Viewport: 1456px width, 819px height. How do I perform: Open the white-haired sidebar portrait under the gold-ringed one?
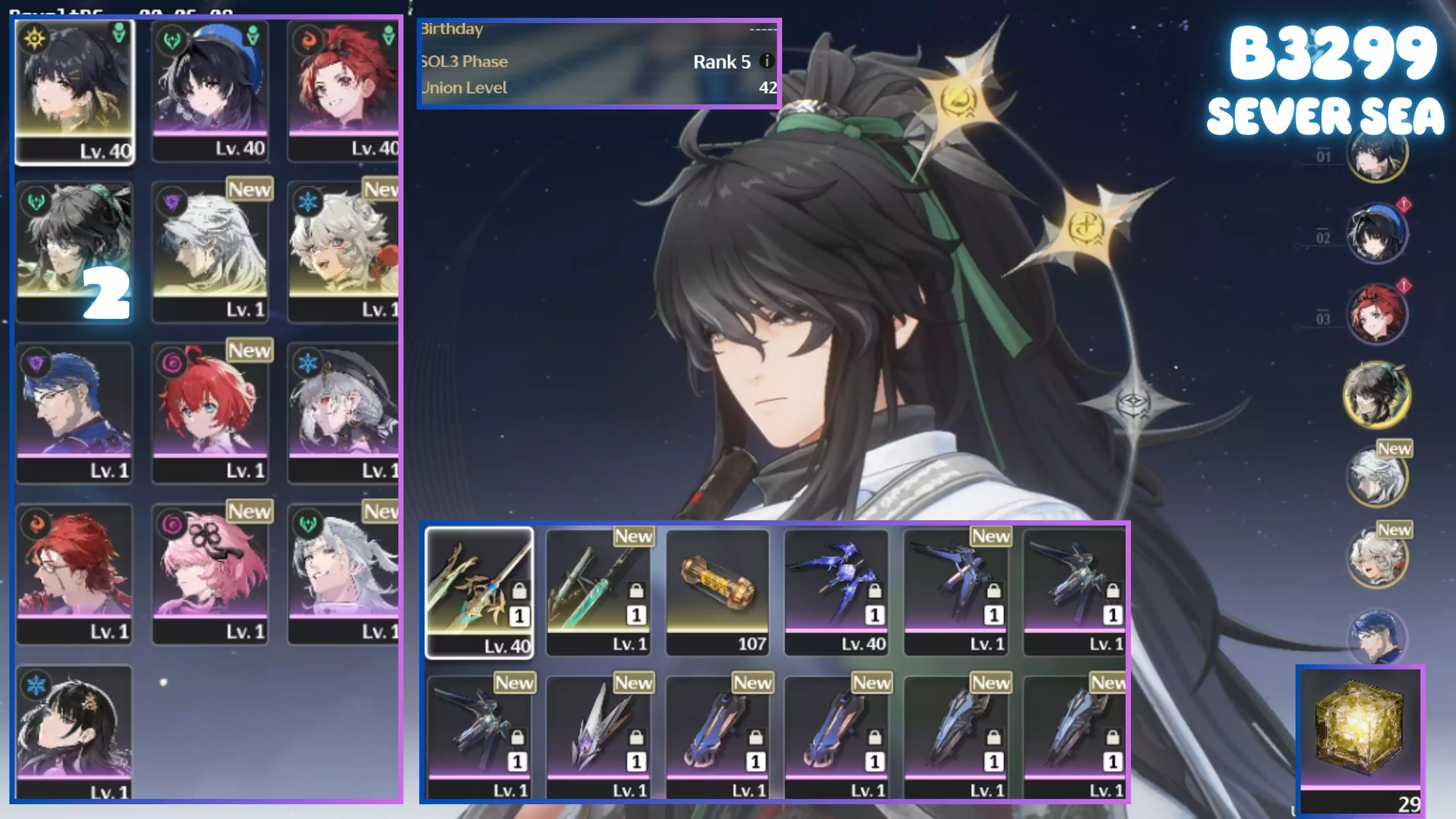coord(1377,476)
